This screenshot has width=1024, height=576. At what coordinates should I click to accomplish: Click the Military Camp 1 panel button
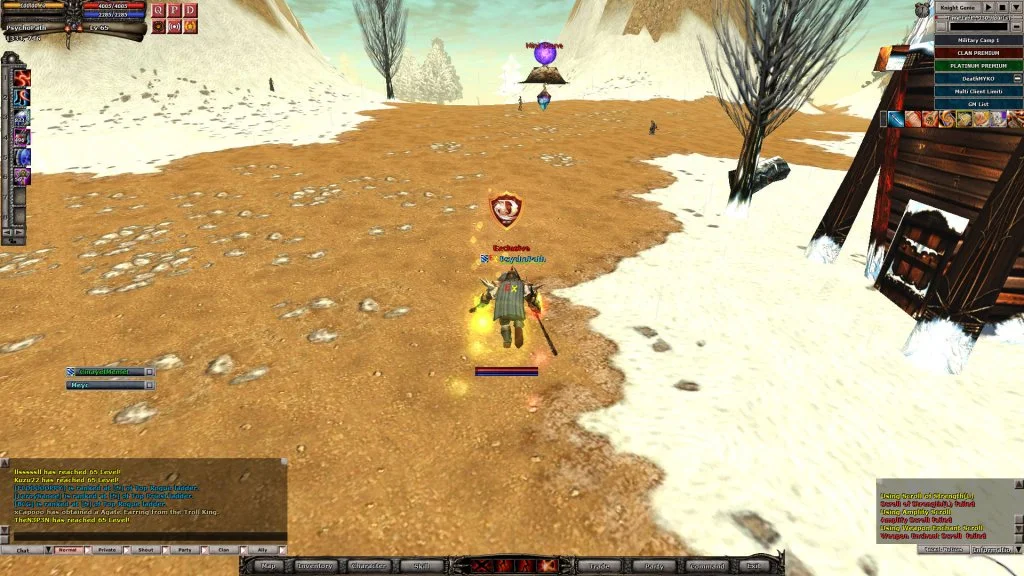(x=979, y=40)
